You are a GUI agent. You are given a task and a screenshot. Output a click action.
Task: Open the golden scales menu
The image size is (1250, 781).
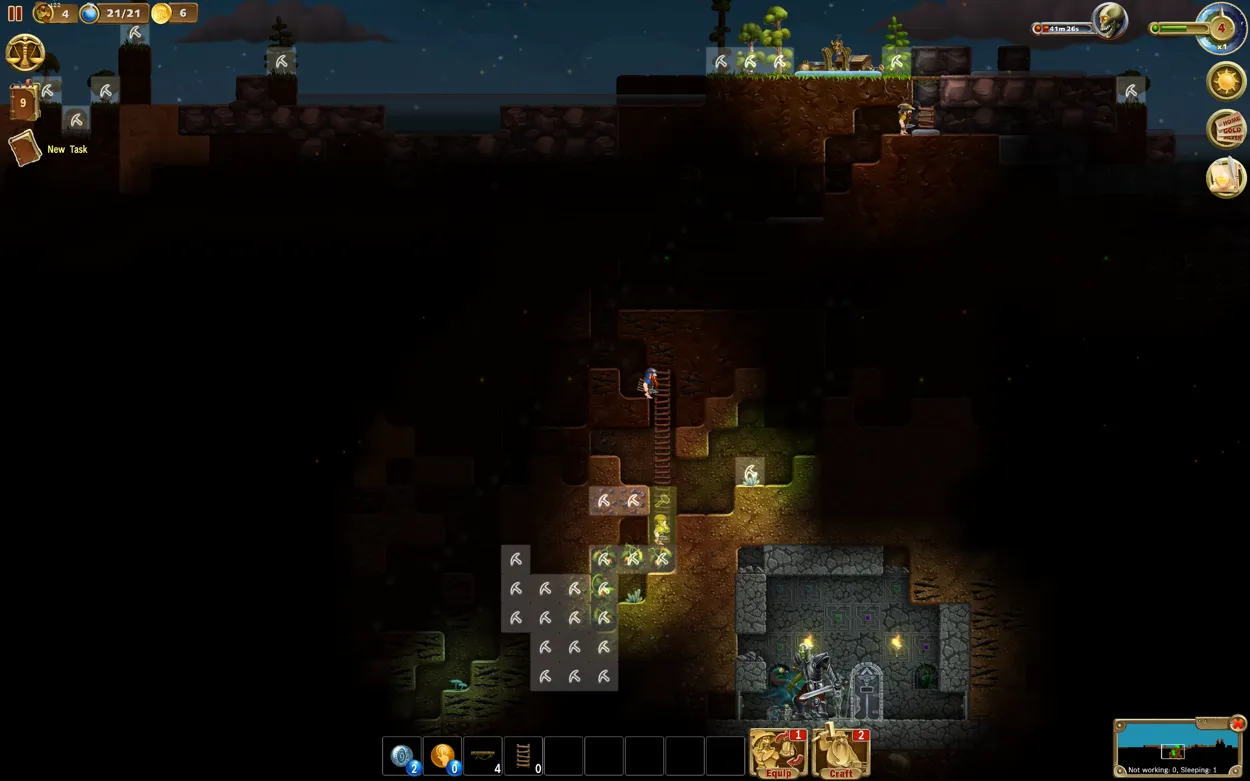click(25, 52)
